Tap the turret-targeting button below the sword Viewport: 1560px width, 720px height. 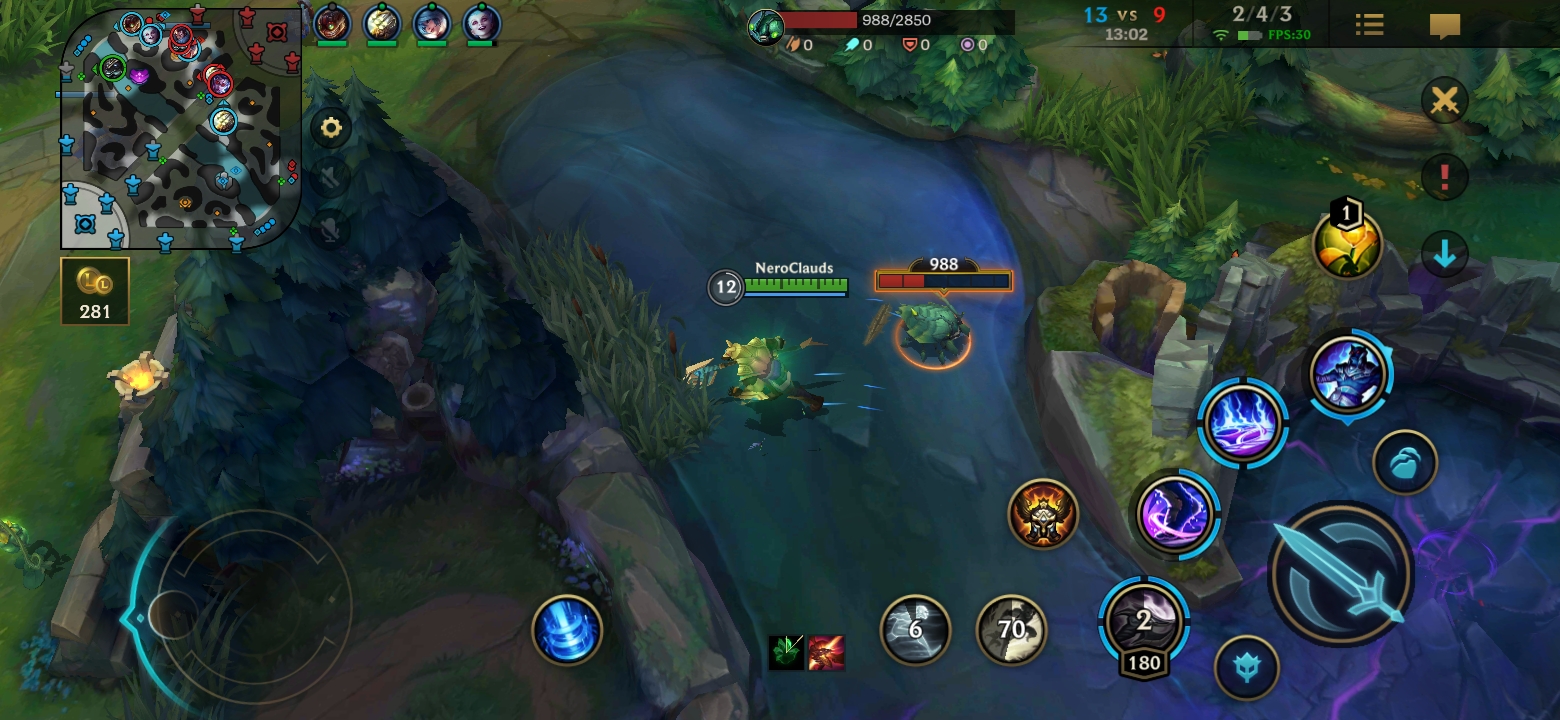tap(1246, 667)
